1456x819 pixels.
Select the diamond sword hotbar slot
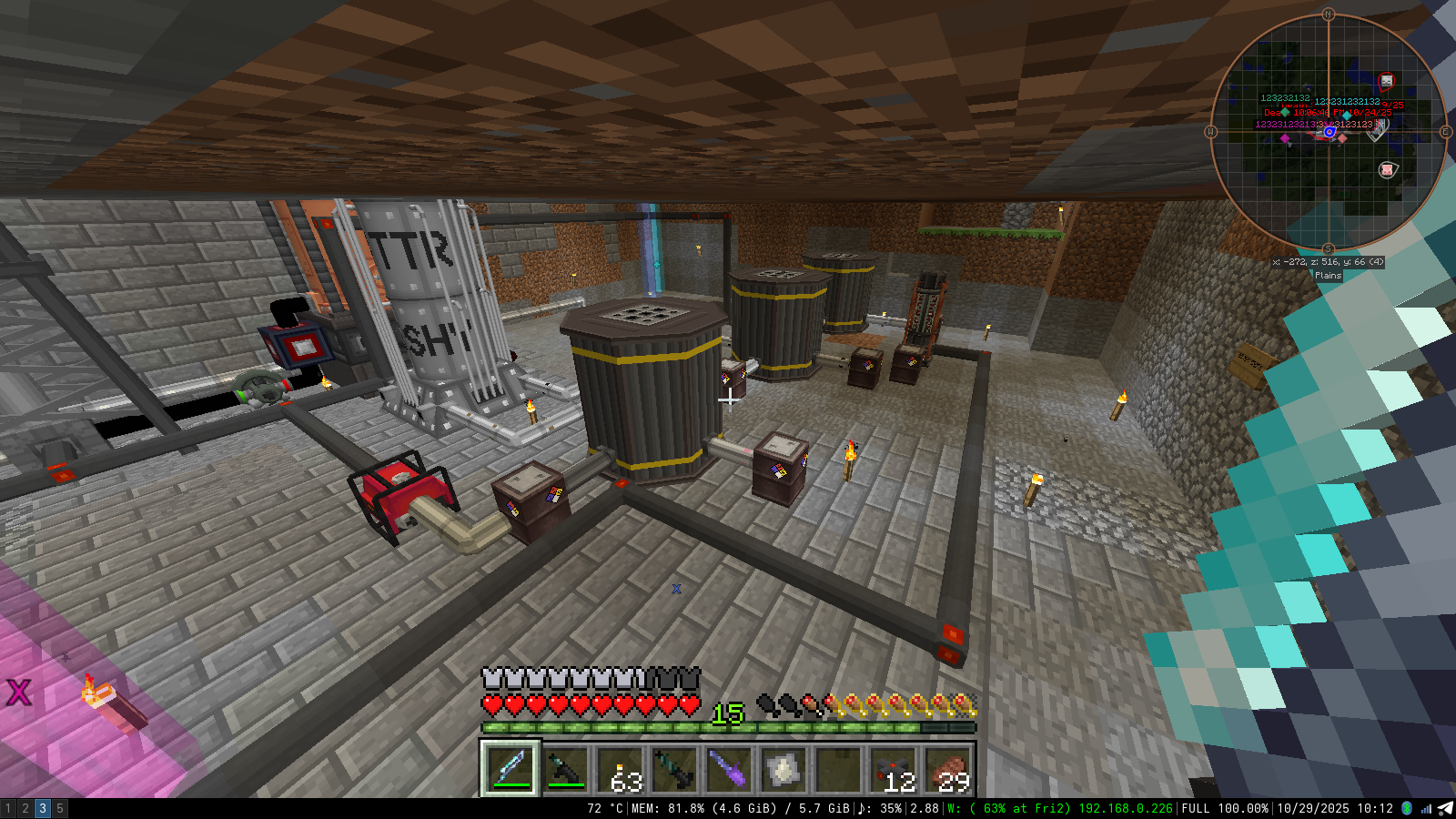coord(511,769)
